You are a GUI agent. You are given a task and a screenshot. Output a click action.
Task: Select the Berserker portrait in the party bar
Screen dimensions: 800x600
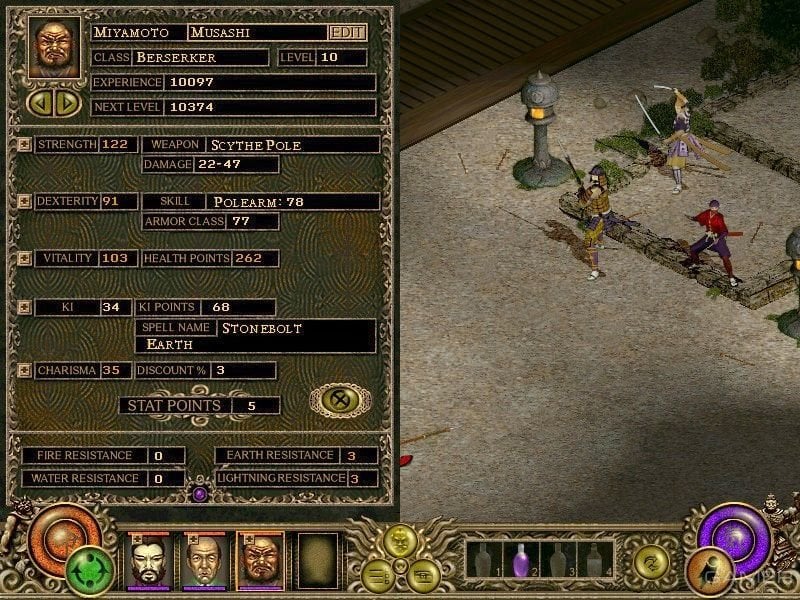(260, 562)
